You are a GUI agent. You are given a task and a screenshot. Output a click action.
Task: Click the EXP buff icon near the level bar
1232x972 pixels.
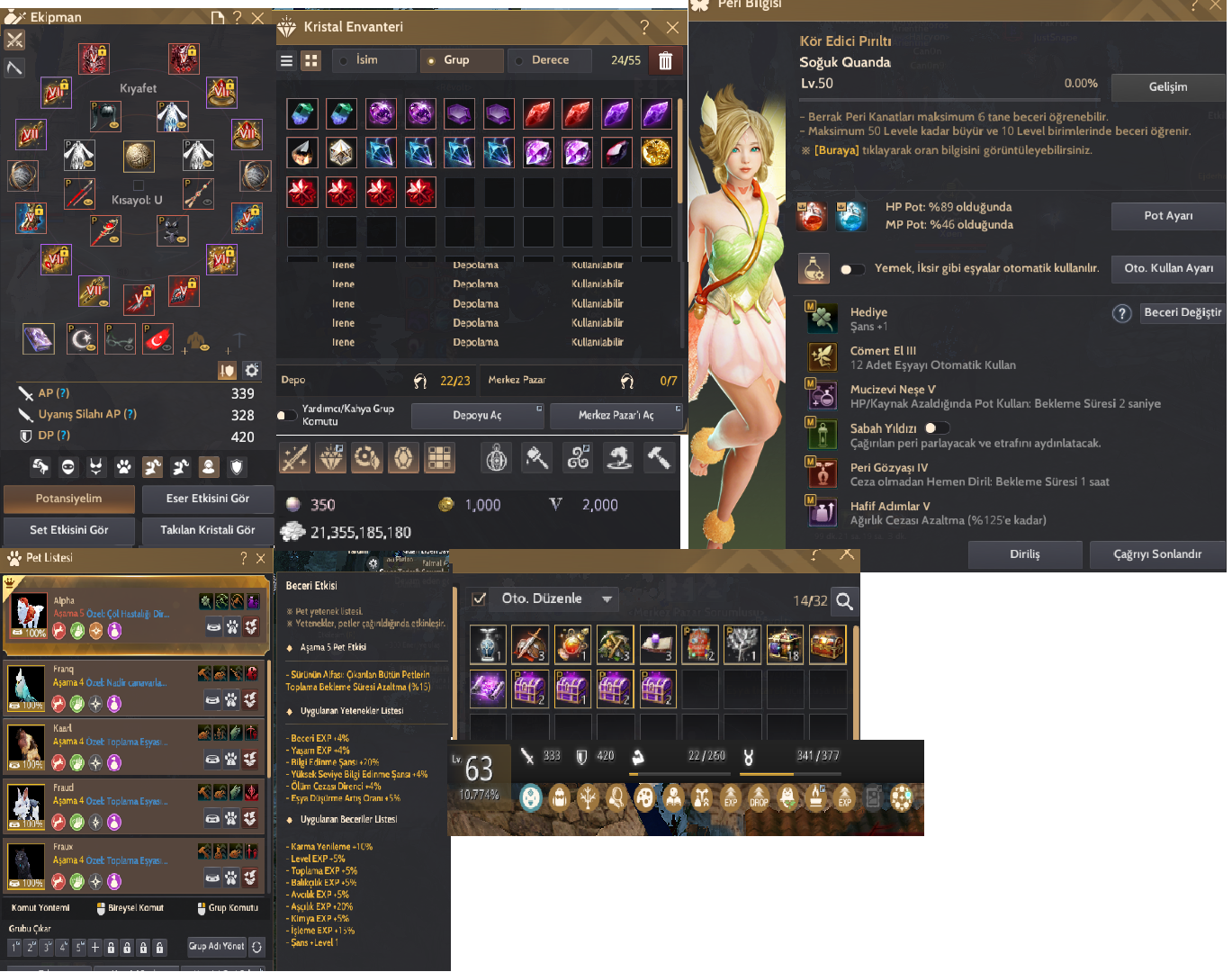coord(731,797)
